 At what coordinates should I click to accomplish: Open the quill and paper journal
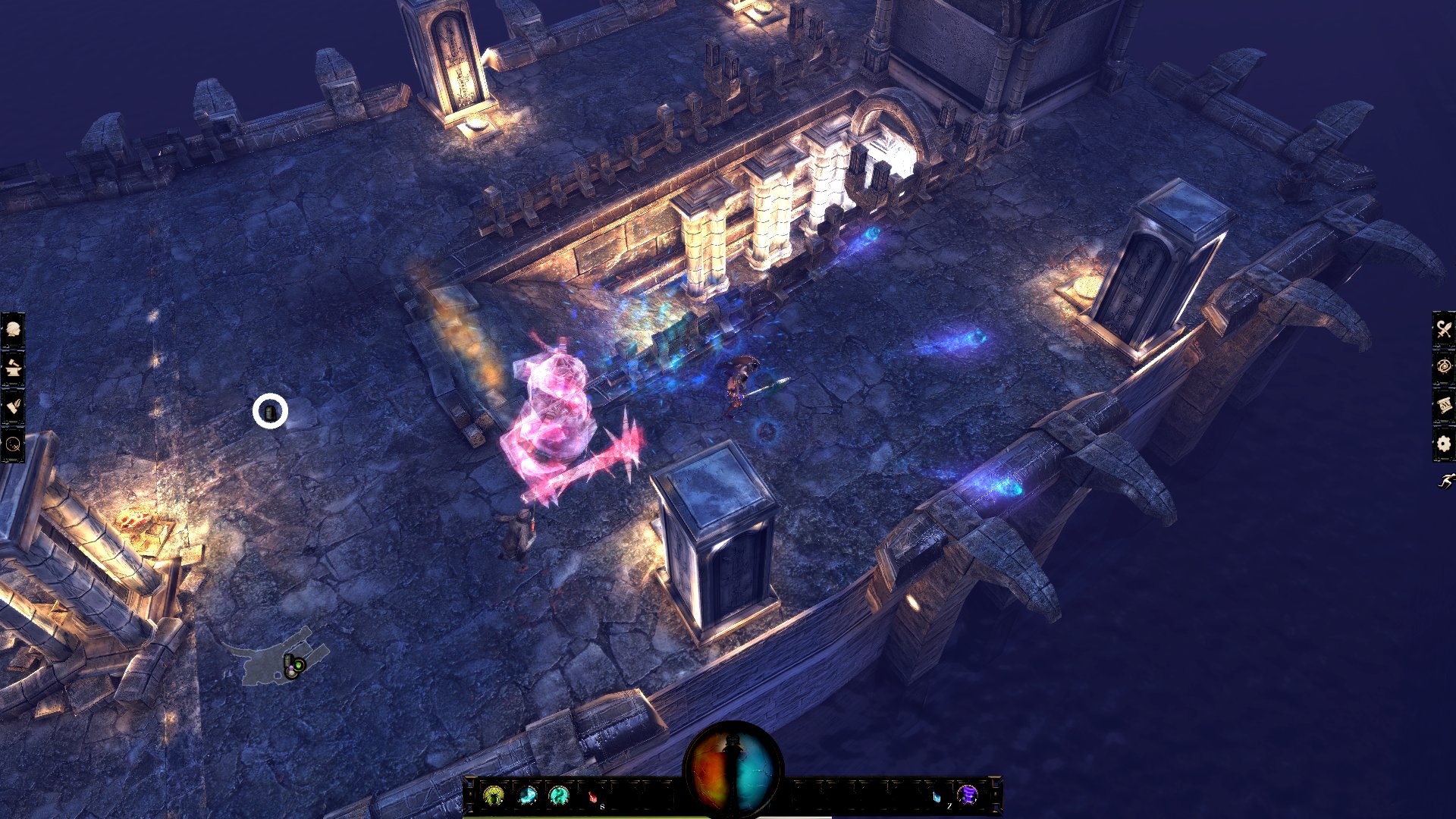pyautogui.click(x=13, y=406)
